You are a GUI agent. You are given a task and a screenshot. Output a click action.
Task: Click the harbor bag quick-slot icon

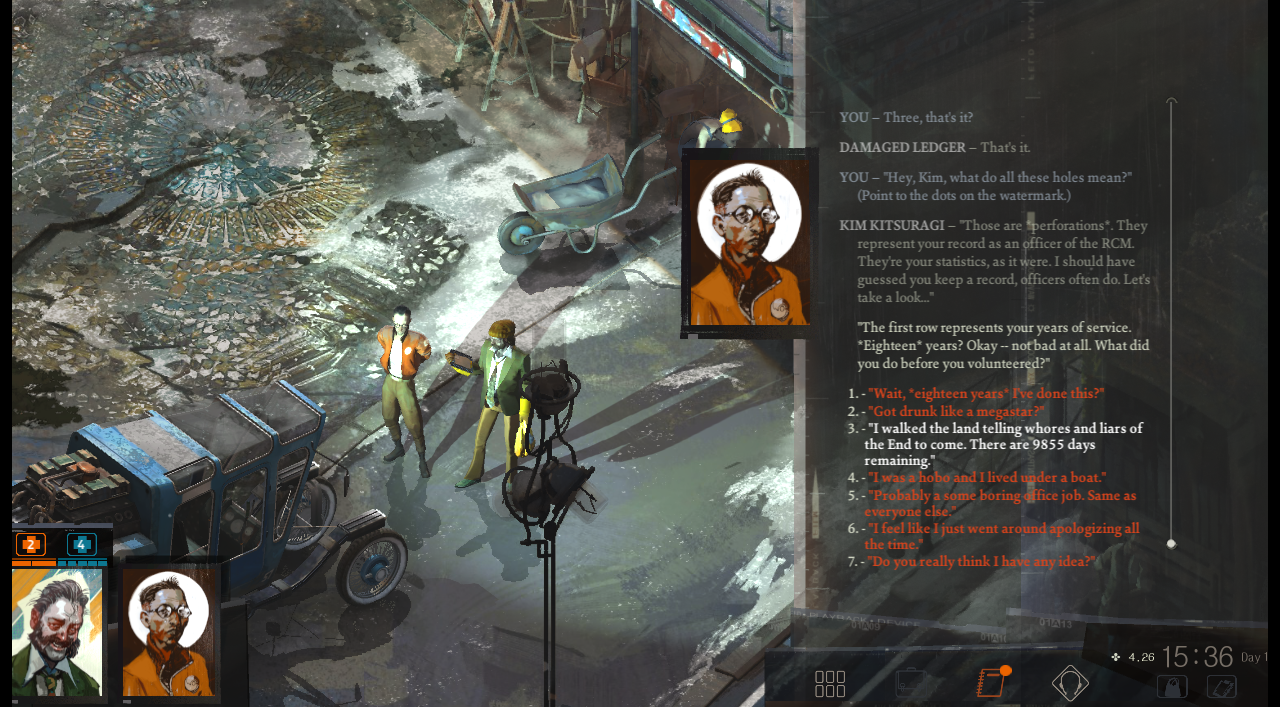click(x=1172, y=687)
